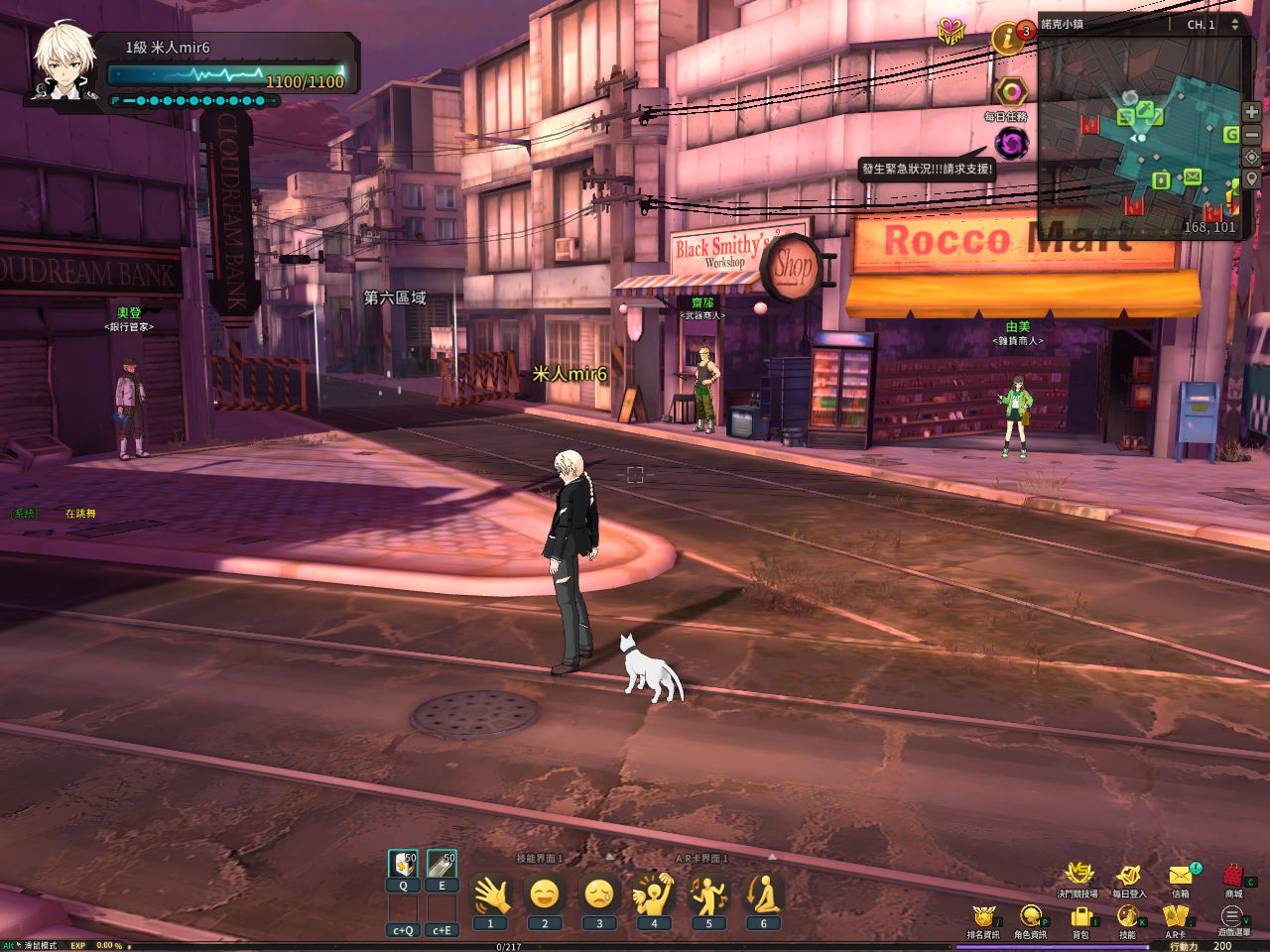Open the red shopping bag store

click(1233, 876)
